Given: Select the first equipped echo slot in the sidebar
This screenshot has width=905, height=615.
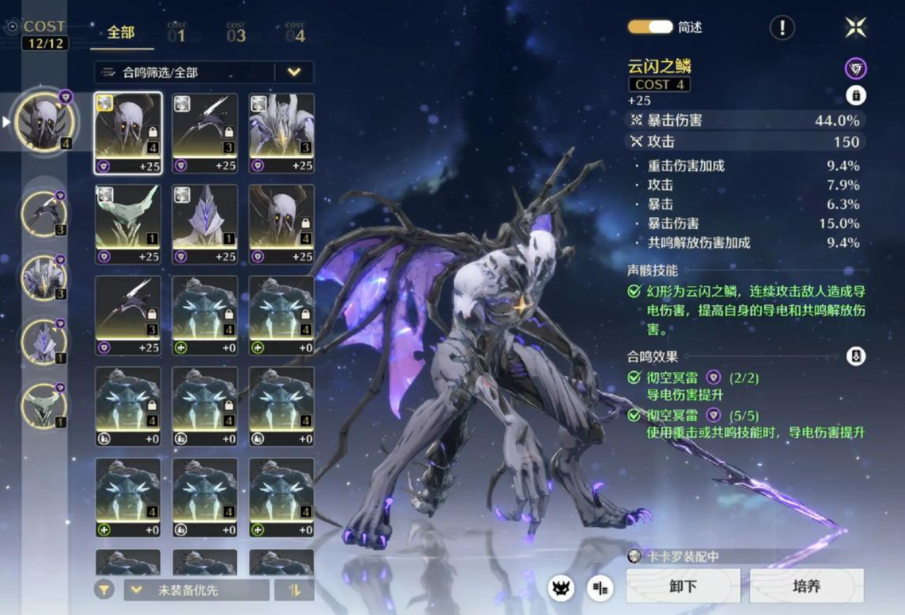Looking at the screenshot, I should pyautogui.click(x=46, y=121).
